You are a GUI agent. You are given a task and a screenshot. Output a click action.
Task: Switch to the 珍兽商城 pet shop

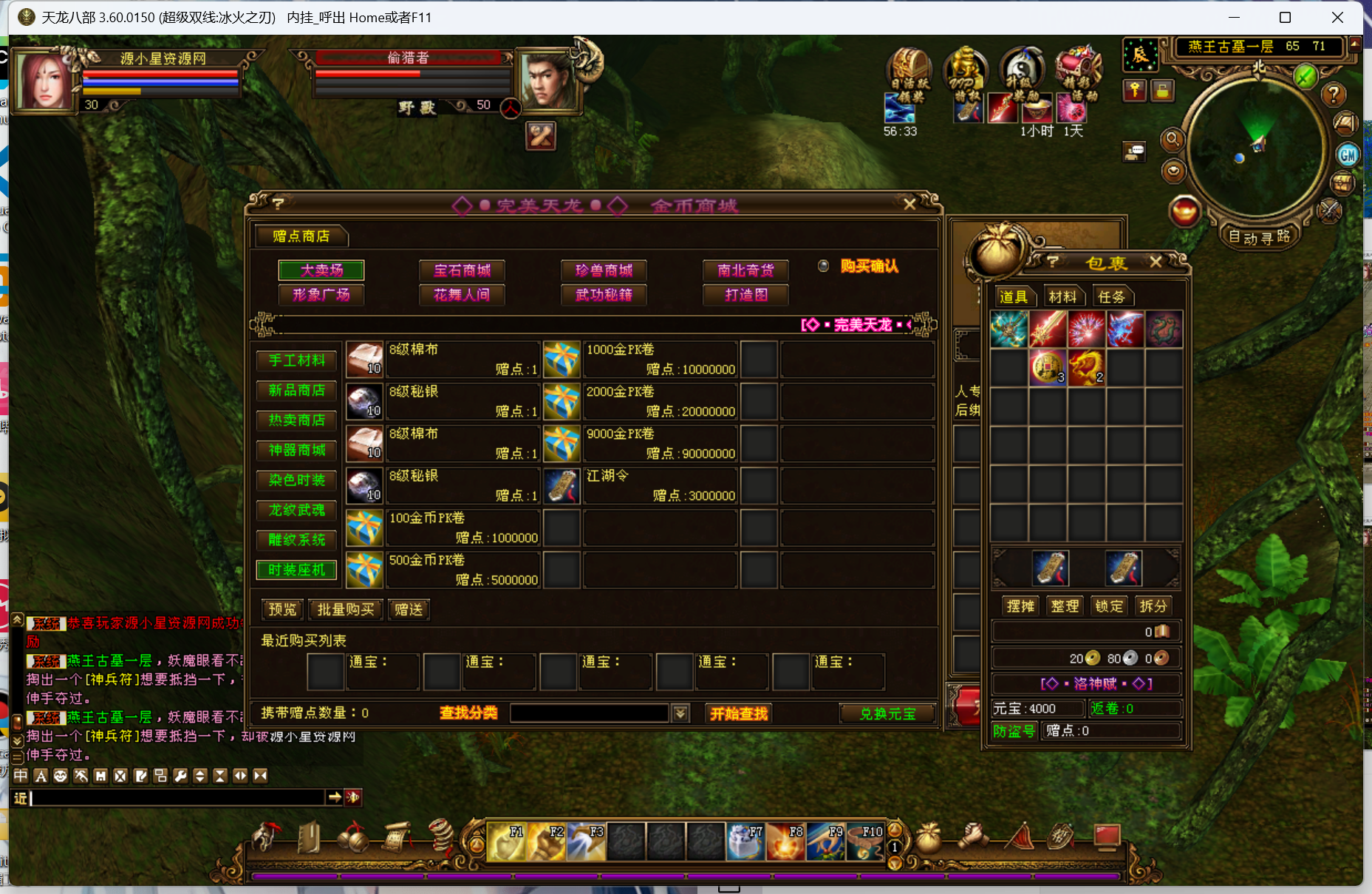coord(604,270)
